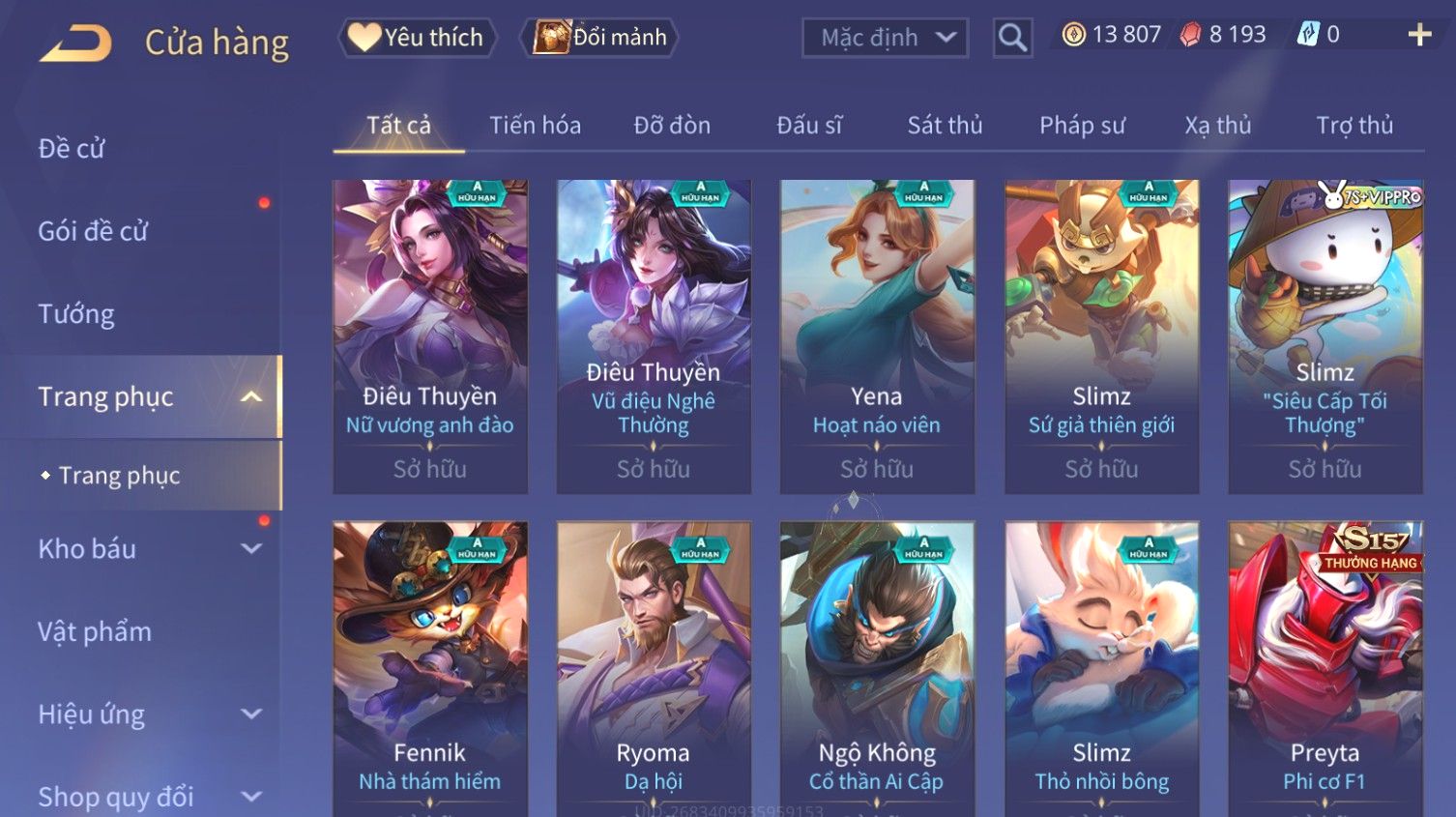
Task: Open the Đề cử menu entry
Action: 72,149
